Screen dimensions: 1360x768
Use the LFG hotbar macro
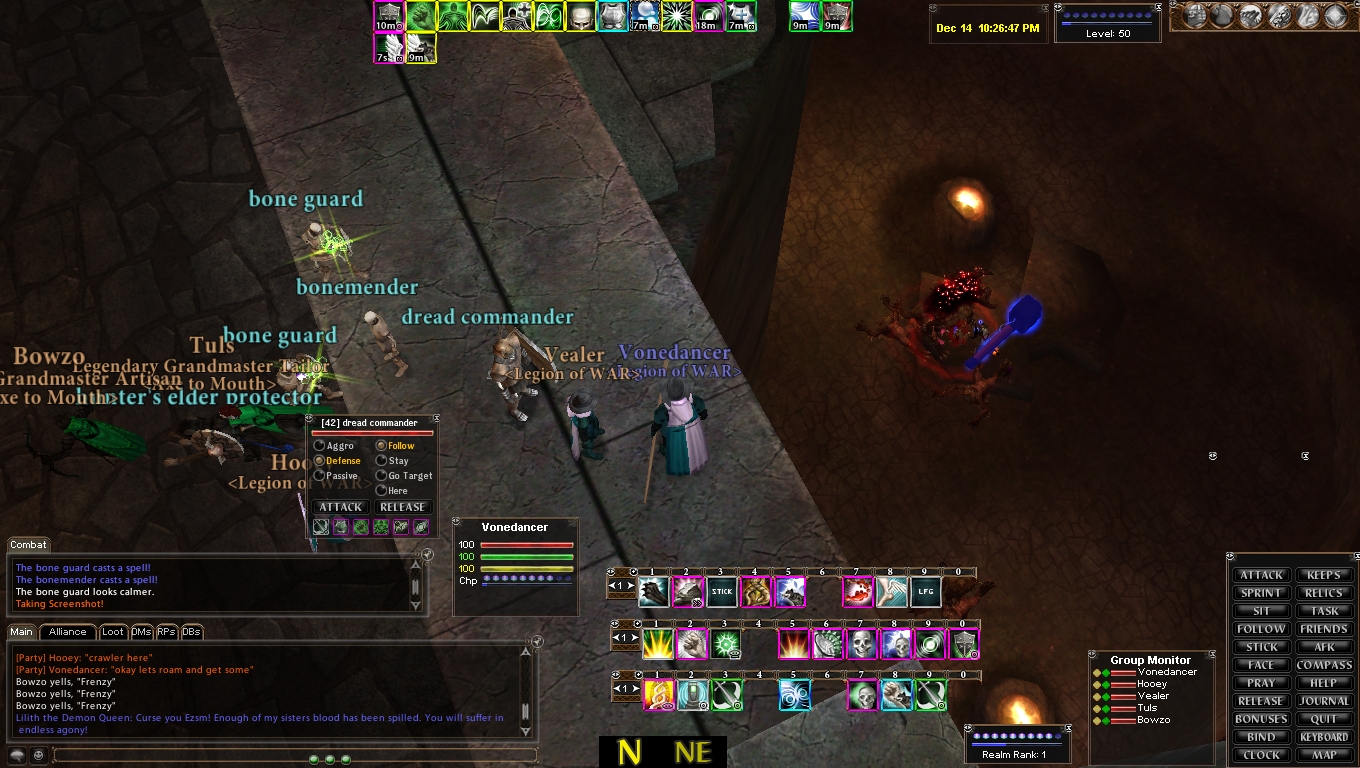coord(926,592)
